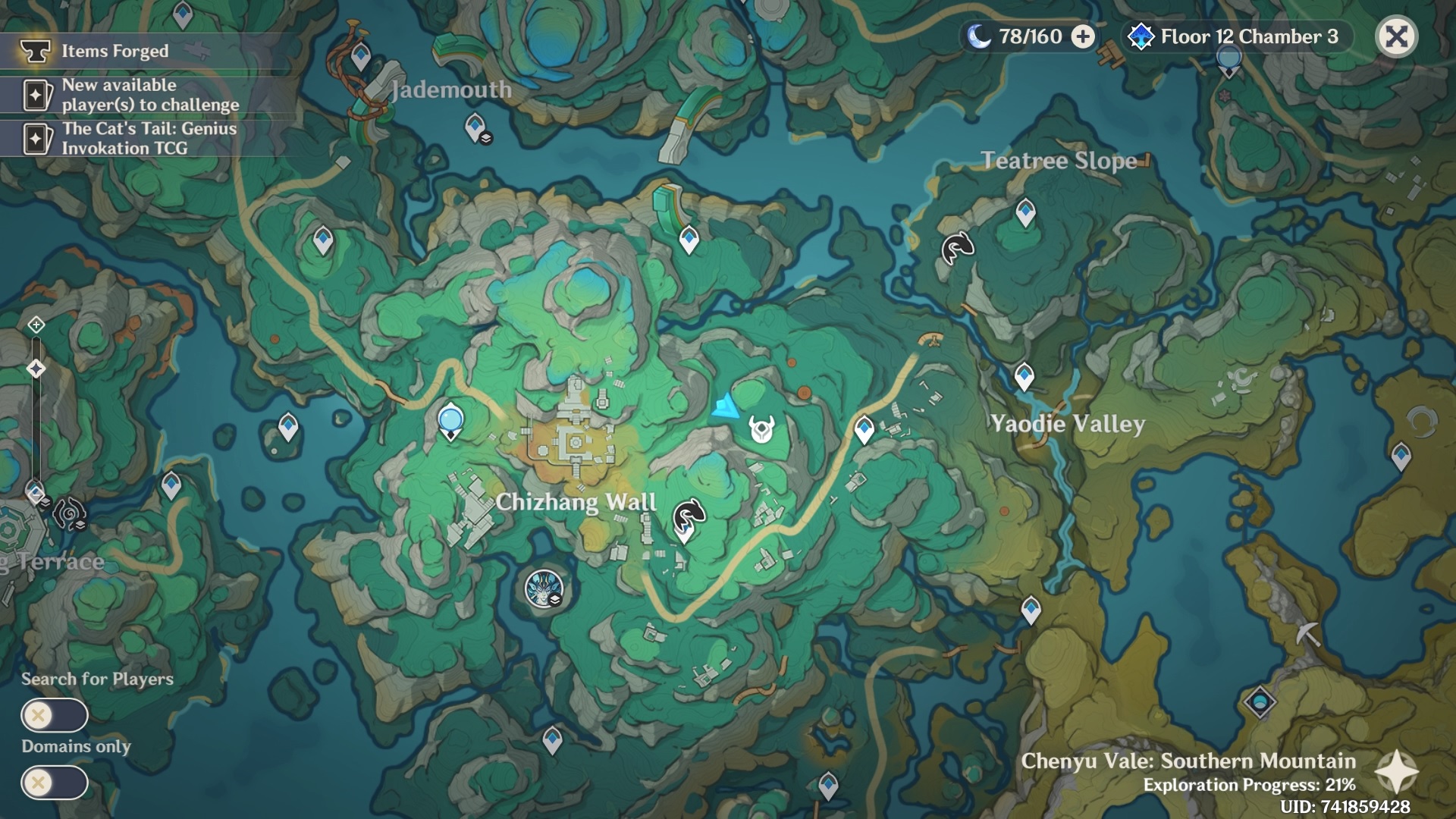Select the waypoint under the Teatree Slope label
Image resolution: width=1456 pixels, height=819 pixels.
coord(1025,211)
